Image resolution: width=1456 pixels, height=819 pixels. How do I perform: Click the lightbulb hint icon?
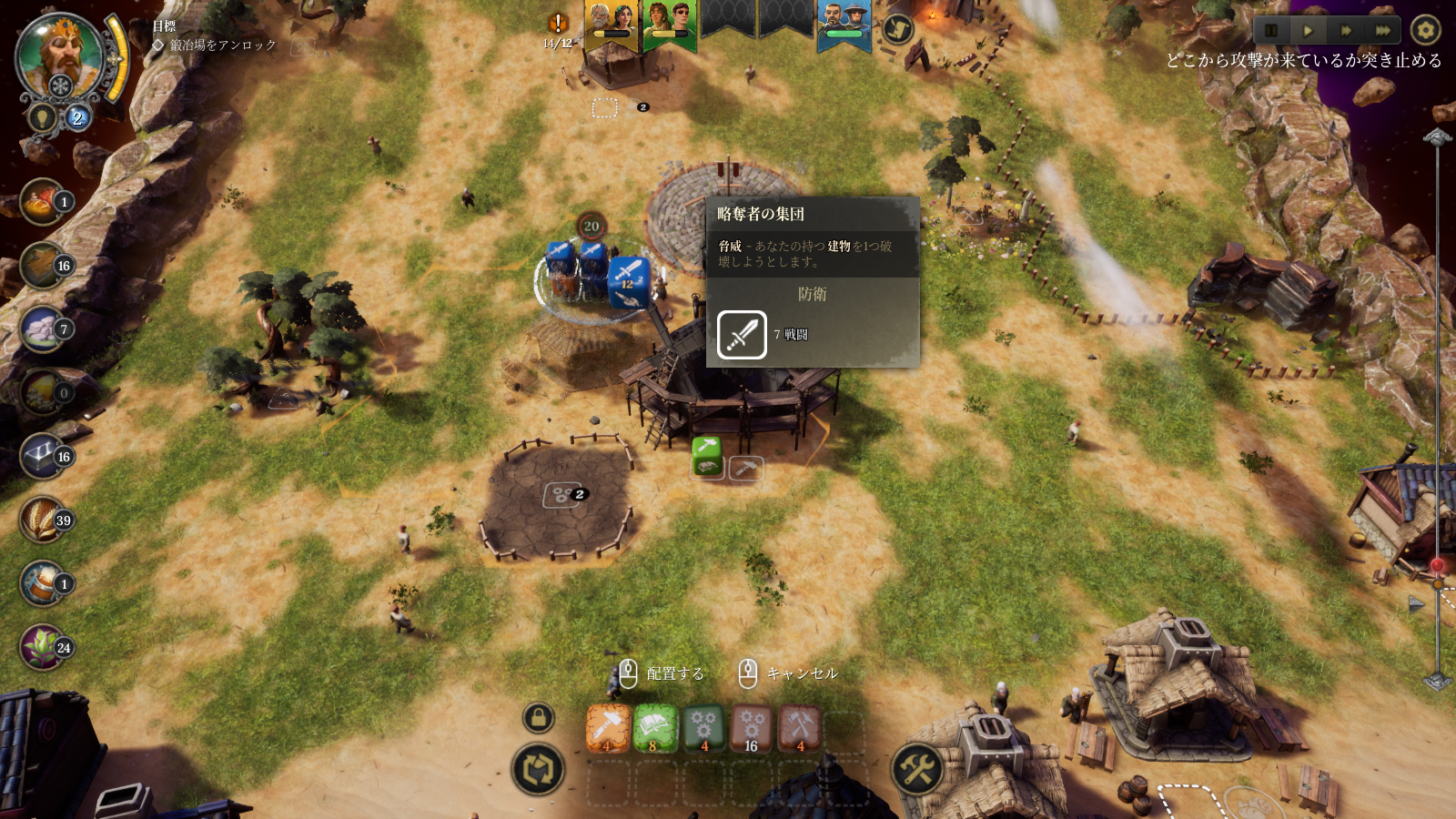tap(42, 117)
